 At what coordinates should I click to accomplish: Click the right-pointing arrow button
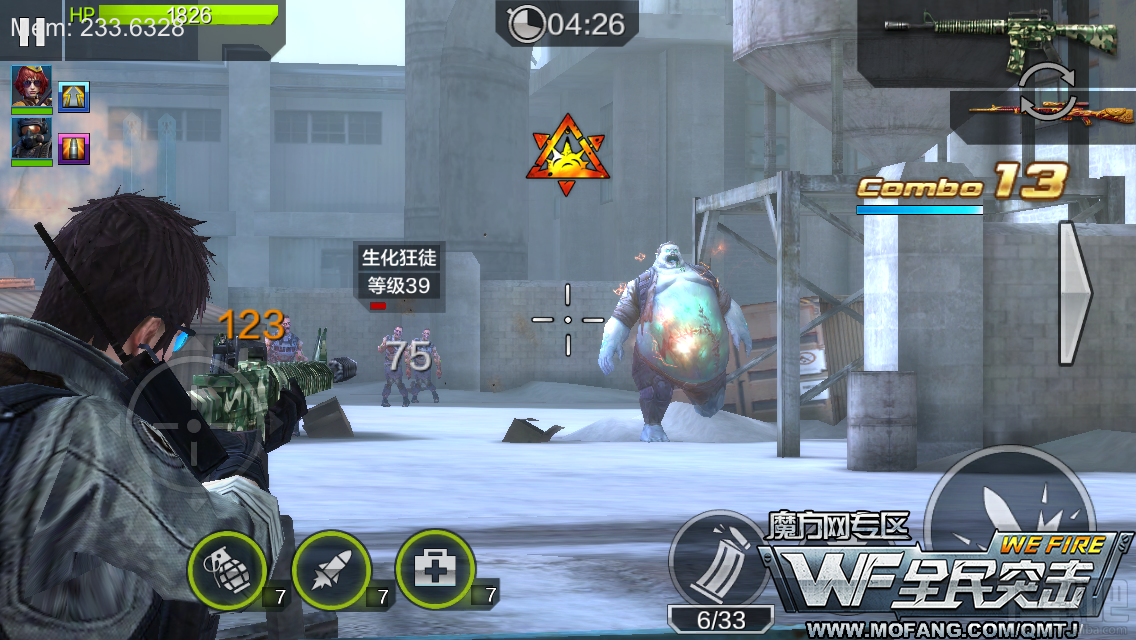(x=1076, y=292)
